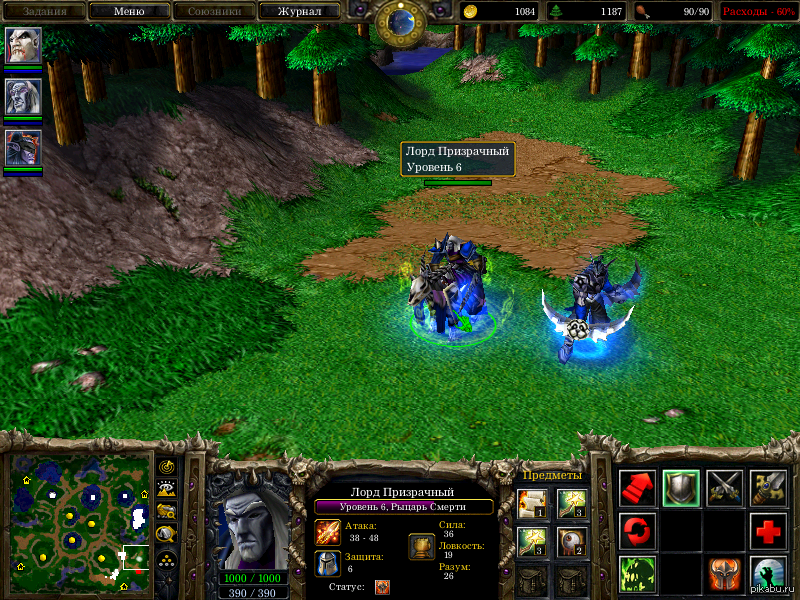
Task: Select the eyeball item with 2 charges
Action: [570, 541]
